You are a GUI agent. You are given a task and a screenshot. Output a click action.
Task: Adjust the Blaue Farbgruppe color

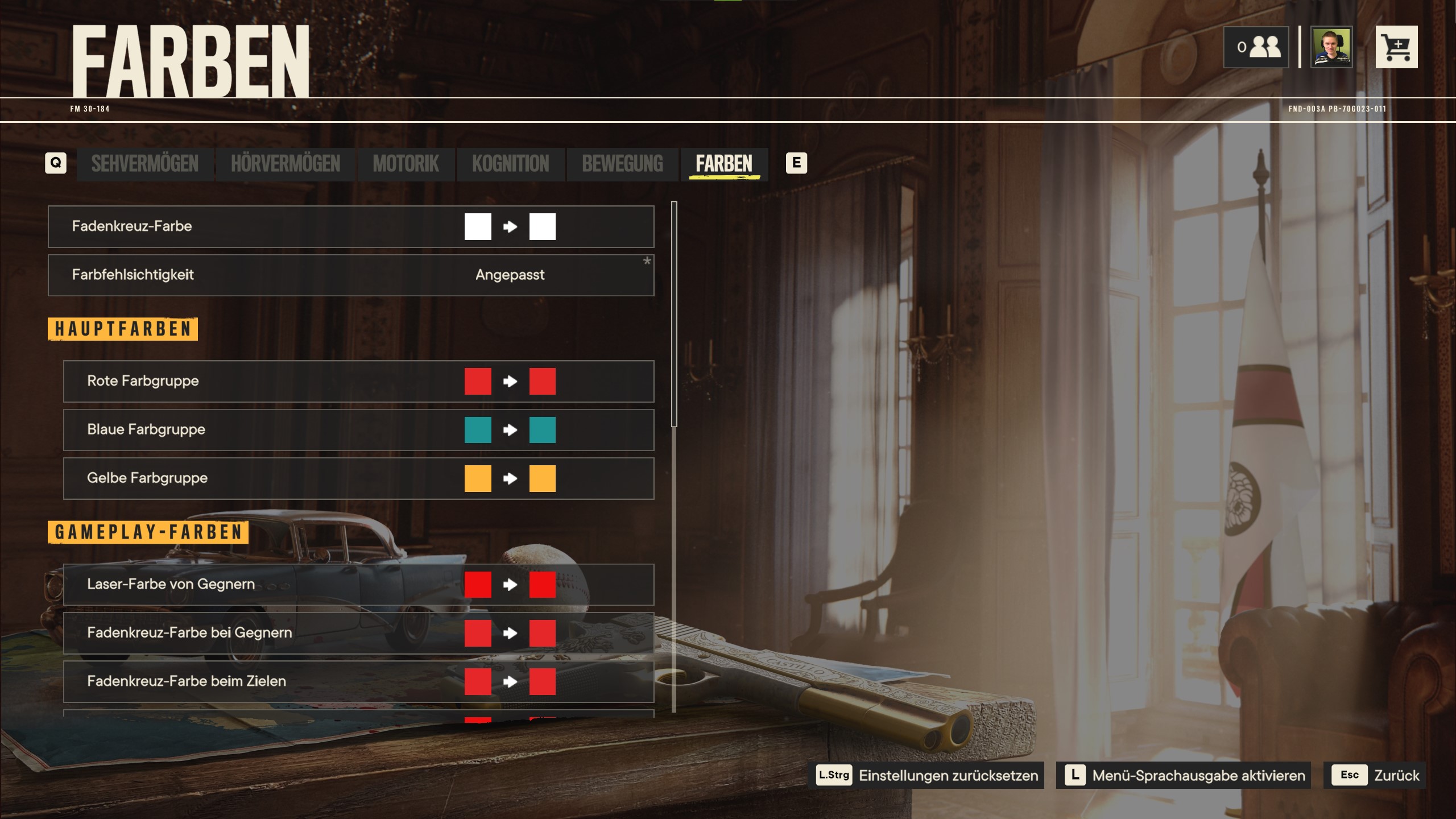coord(358,430)
